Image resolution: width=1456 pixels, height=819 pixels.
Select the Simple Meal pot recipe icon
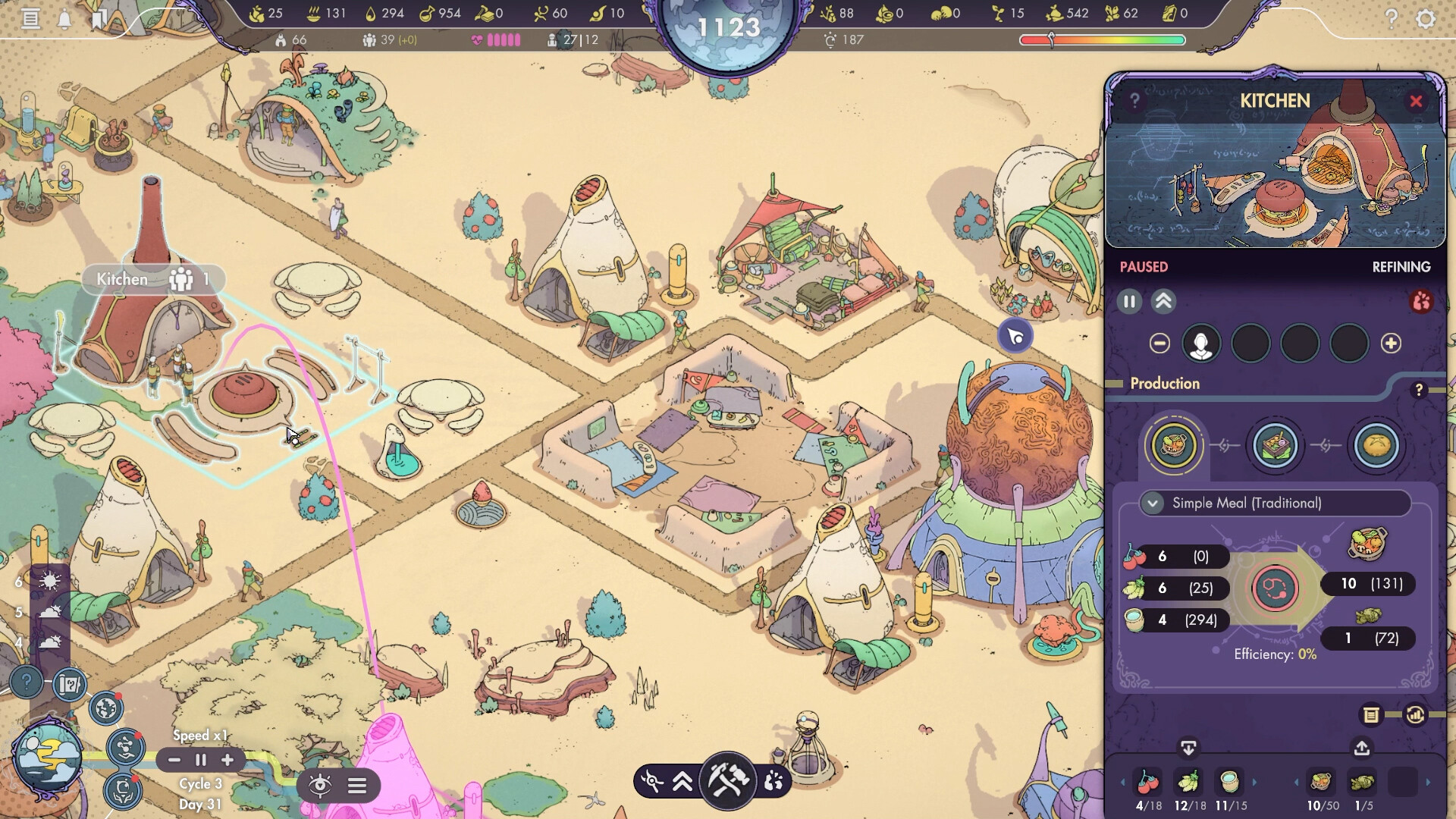1174,446
